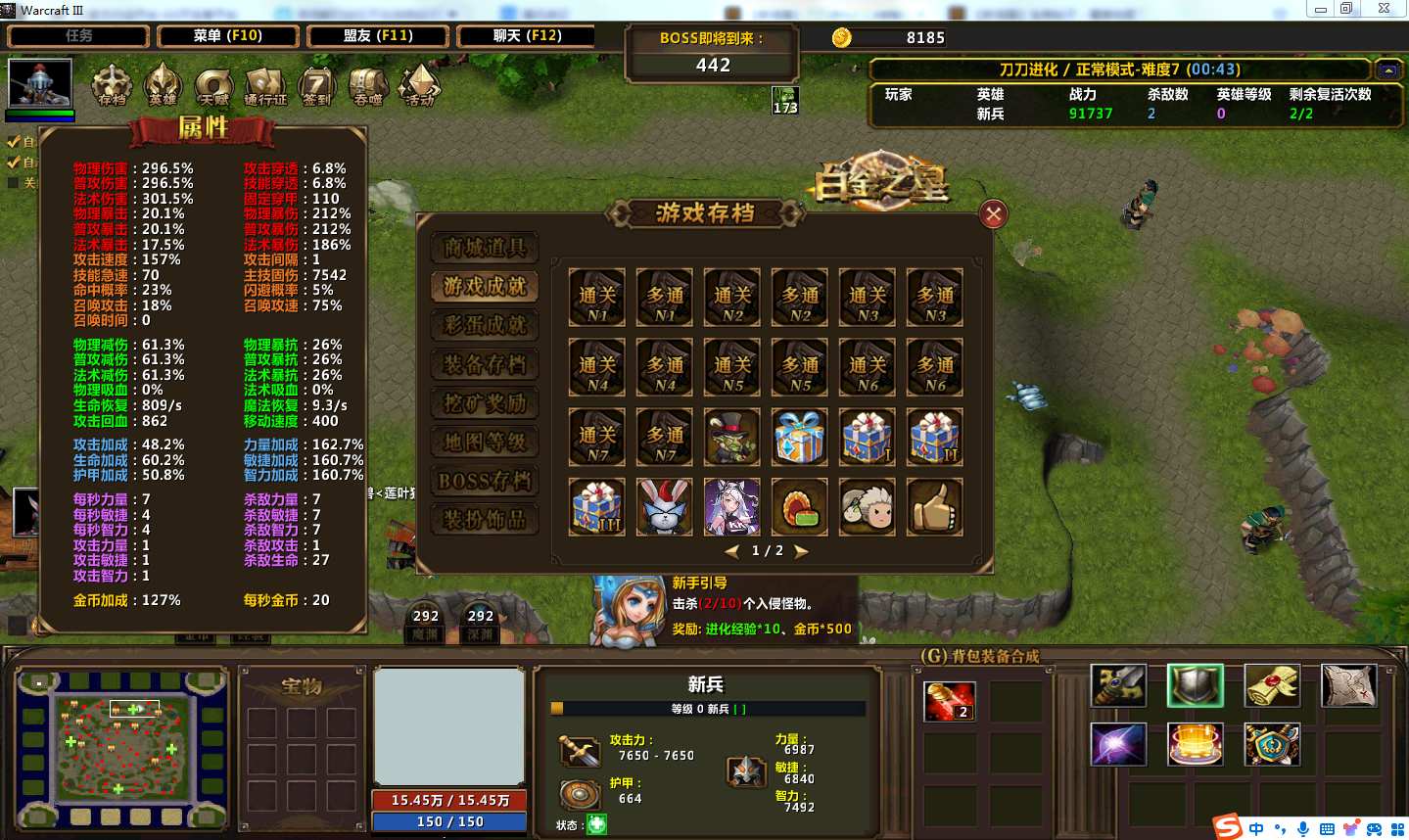Select the red scroll inventory item
Viewport: 1409px width, 840px height.
click(949, 702)
